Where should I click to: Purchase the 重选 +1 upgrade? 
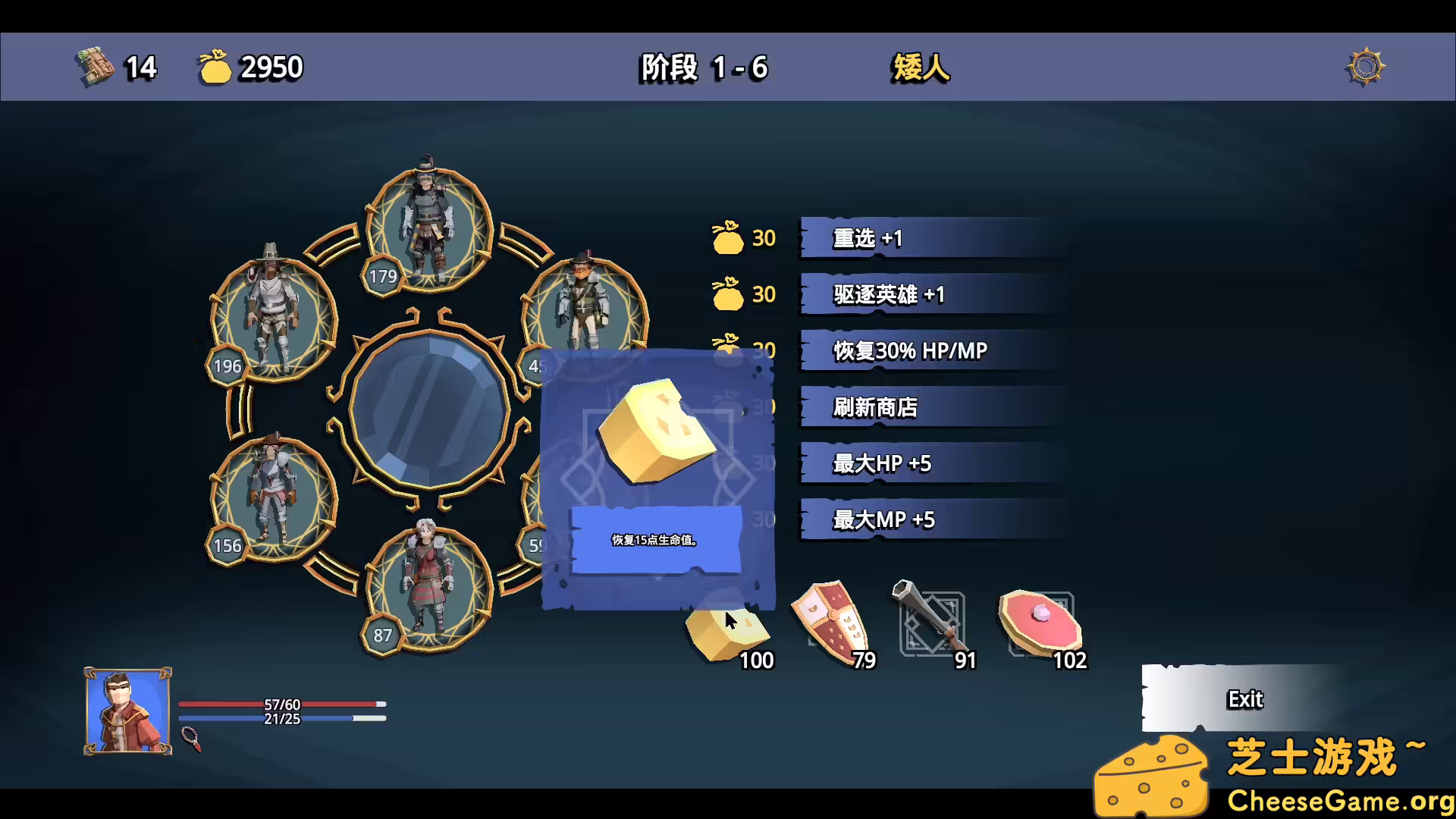[933, 237]
